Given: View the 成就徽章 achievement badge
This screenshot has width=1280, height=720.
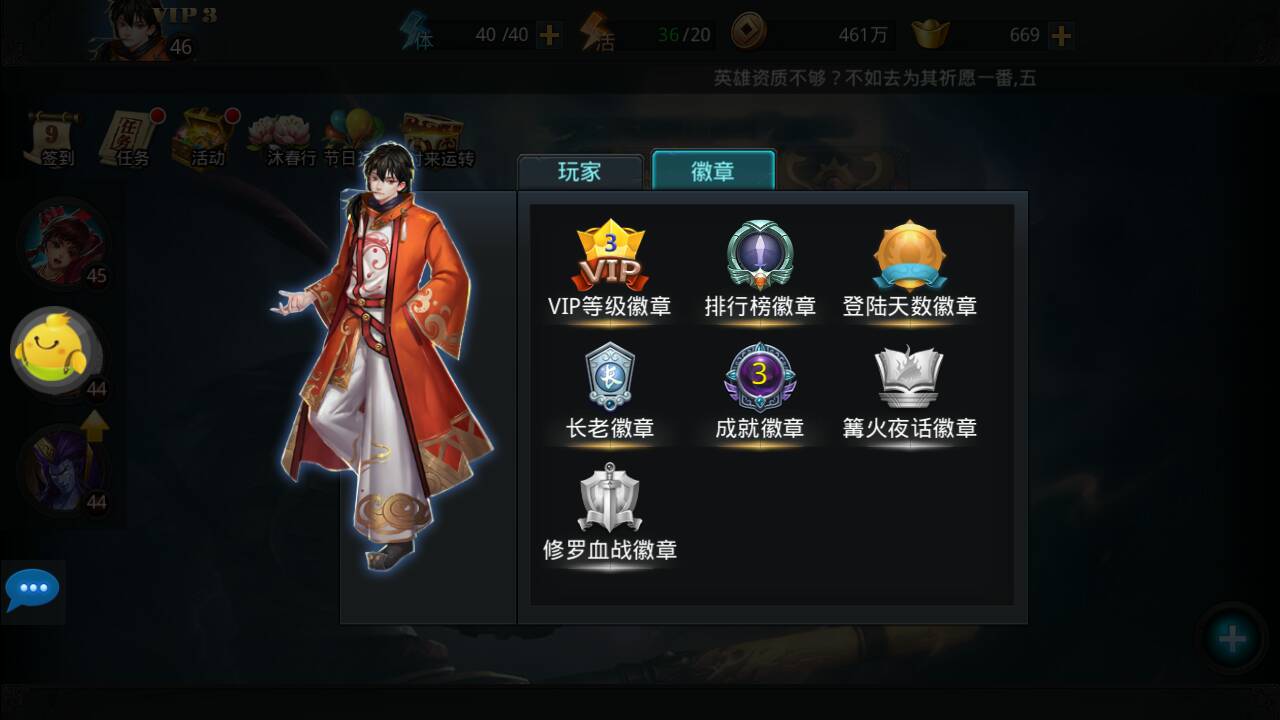Looking at the screenshot, I should click(x=760, y=380).
